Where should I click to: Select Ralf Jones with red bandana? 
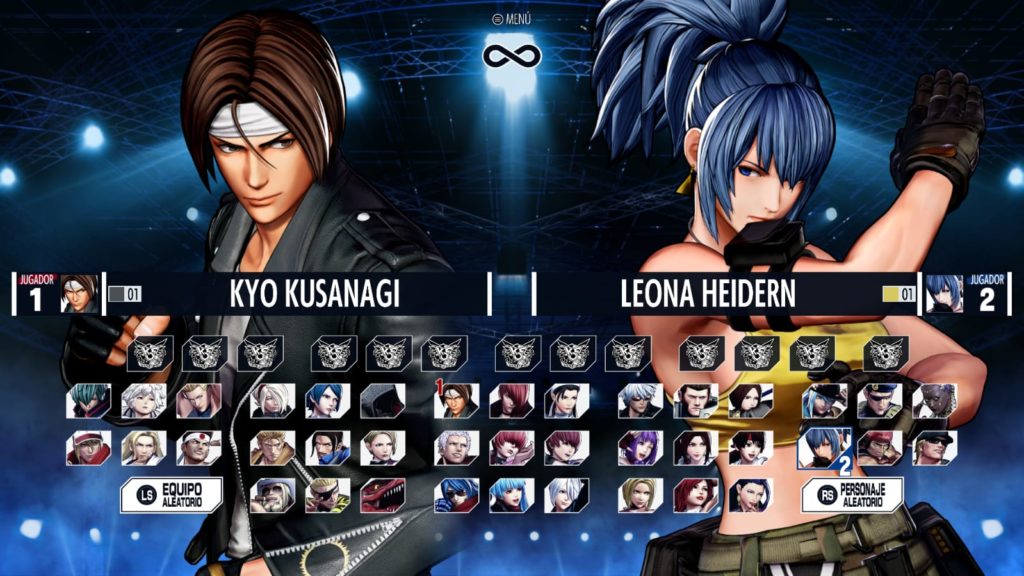coord(879,448)
